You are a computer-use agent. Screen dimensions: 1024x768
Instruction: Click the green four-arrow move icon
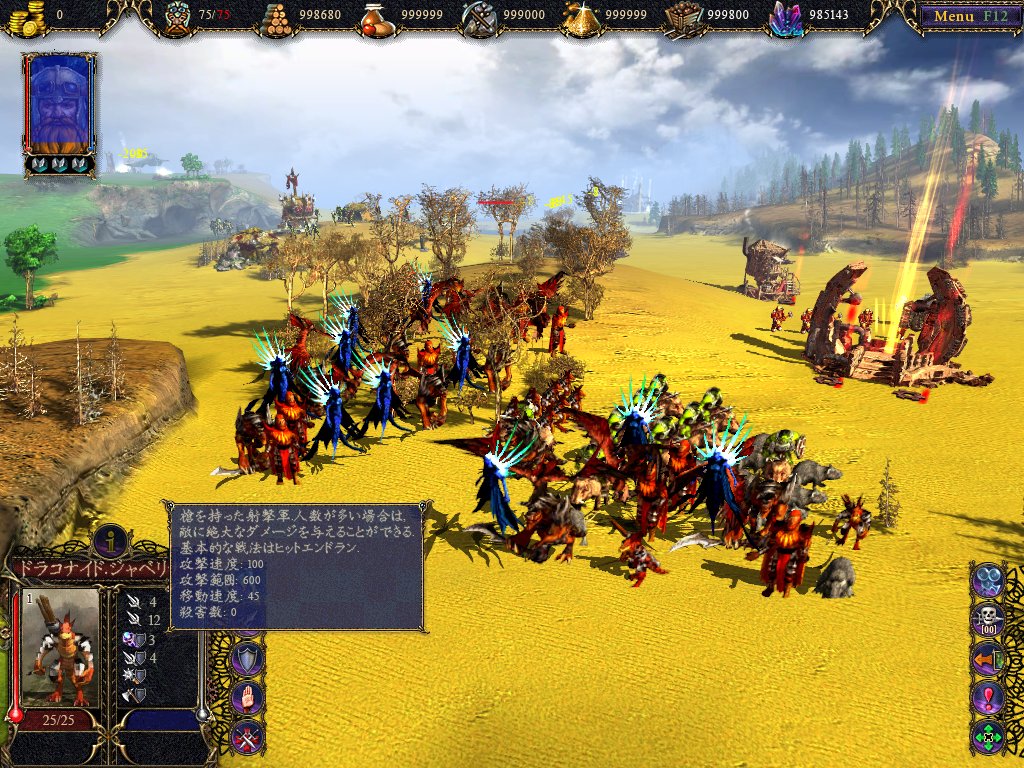click(988, 737)
